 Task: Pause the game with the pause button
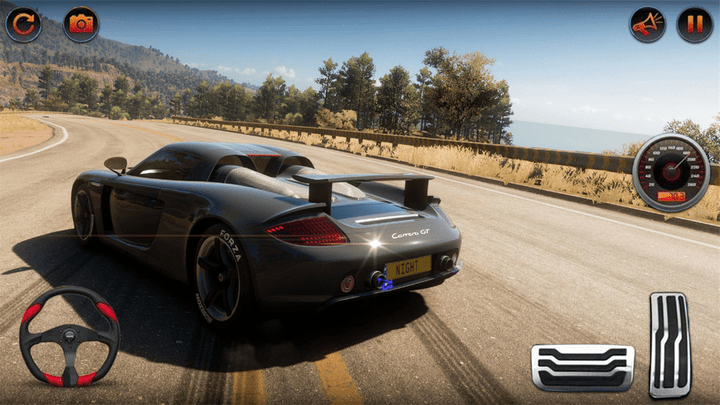point(695,24)
